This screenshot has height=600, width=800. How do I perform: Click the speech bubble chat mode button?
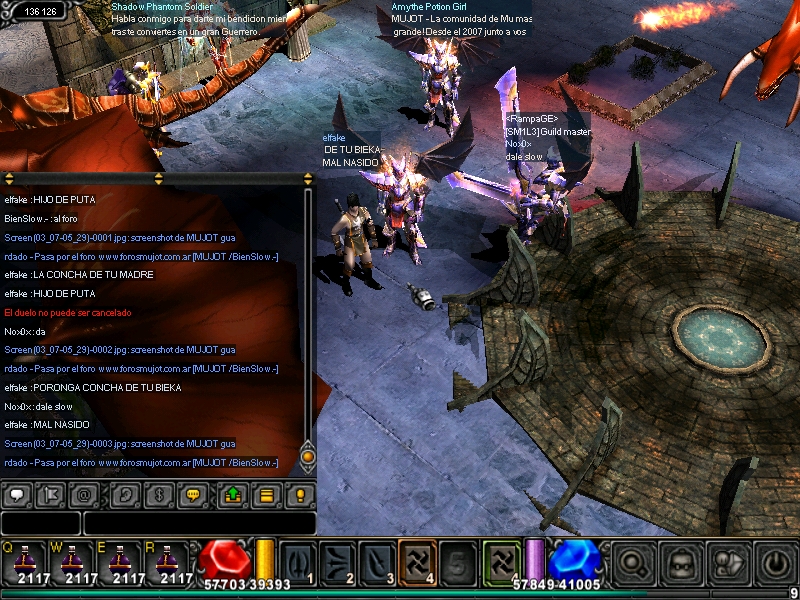[x=19, y=494]
